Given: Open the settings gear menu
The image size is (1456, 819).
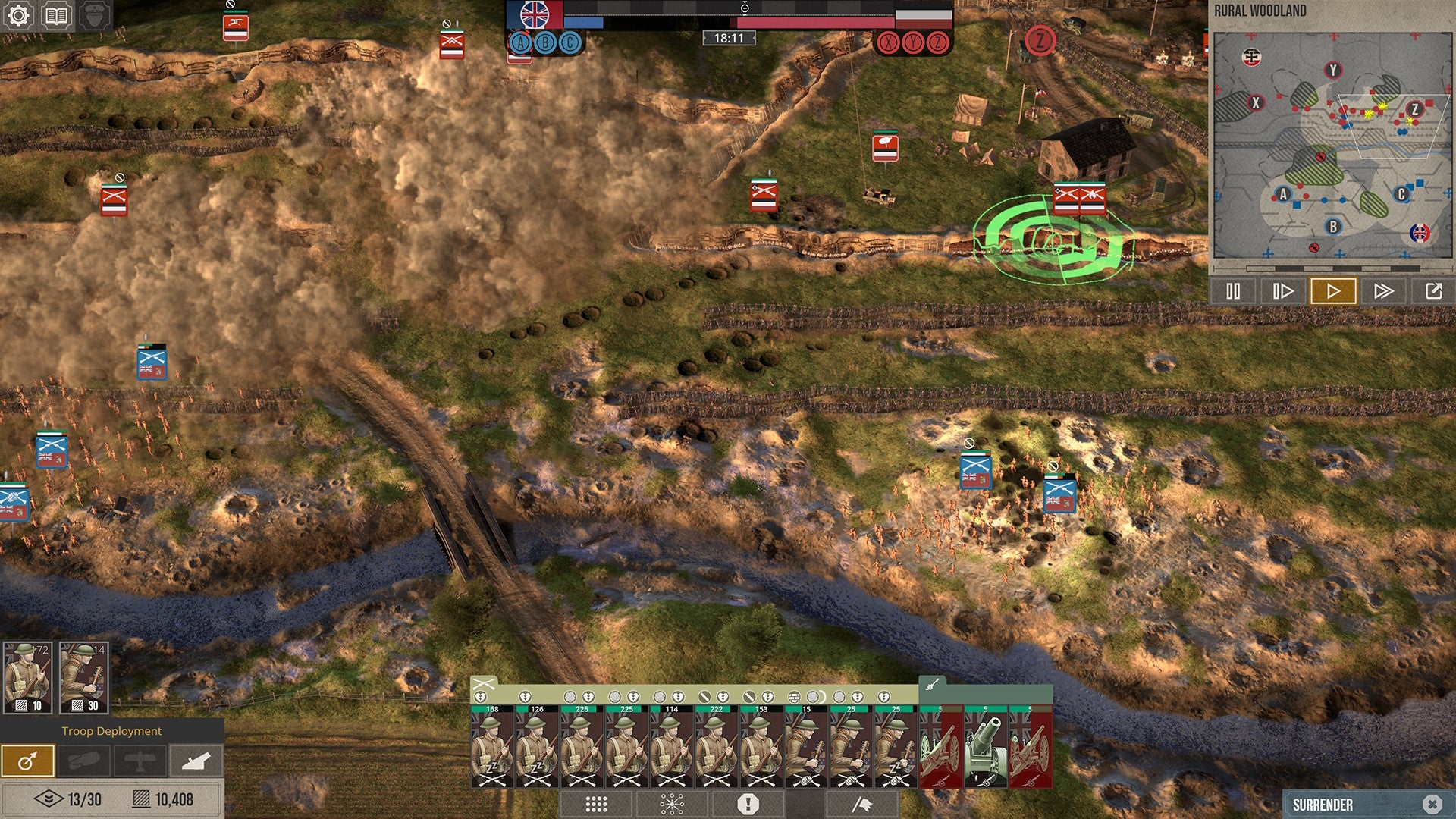Looking at the screenshot, I should point(18,15).
